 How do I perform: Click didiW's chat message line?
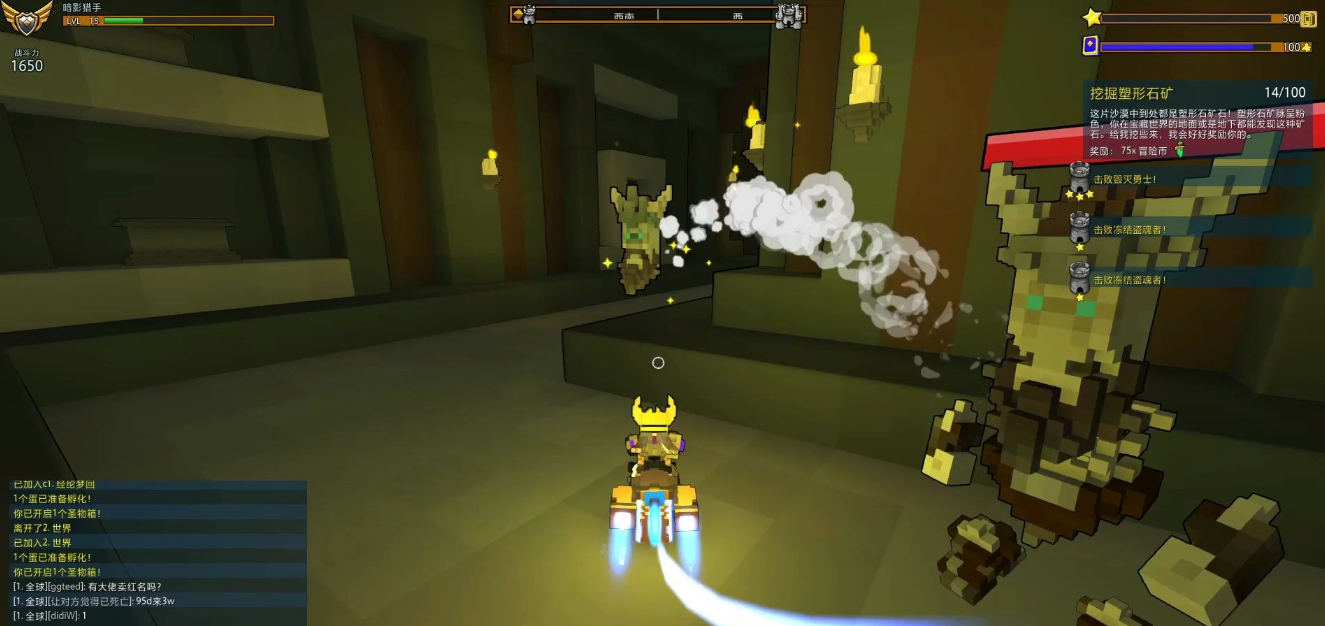50,616
